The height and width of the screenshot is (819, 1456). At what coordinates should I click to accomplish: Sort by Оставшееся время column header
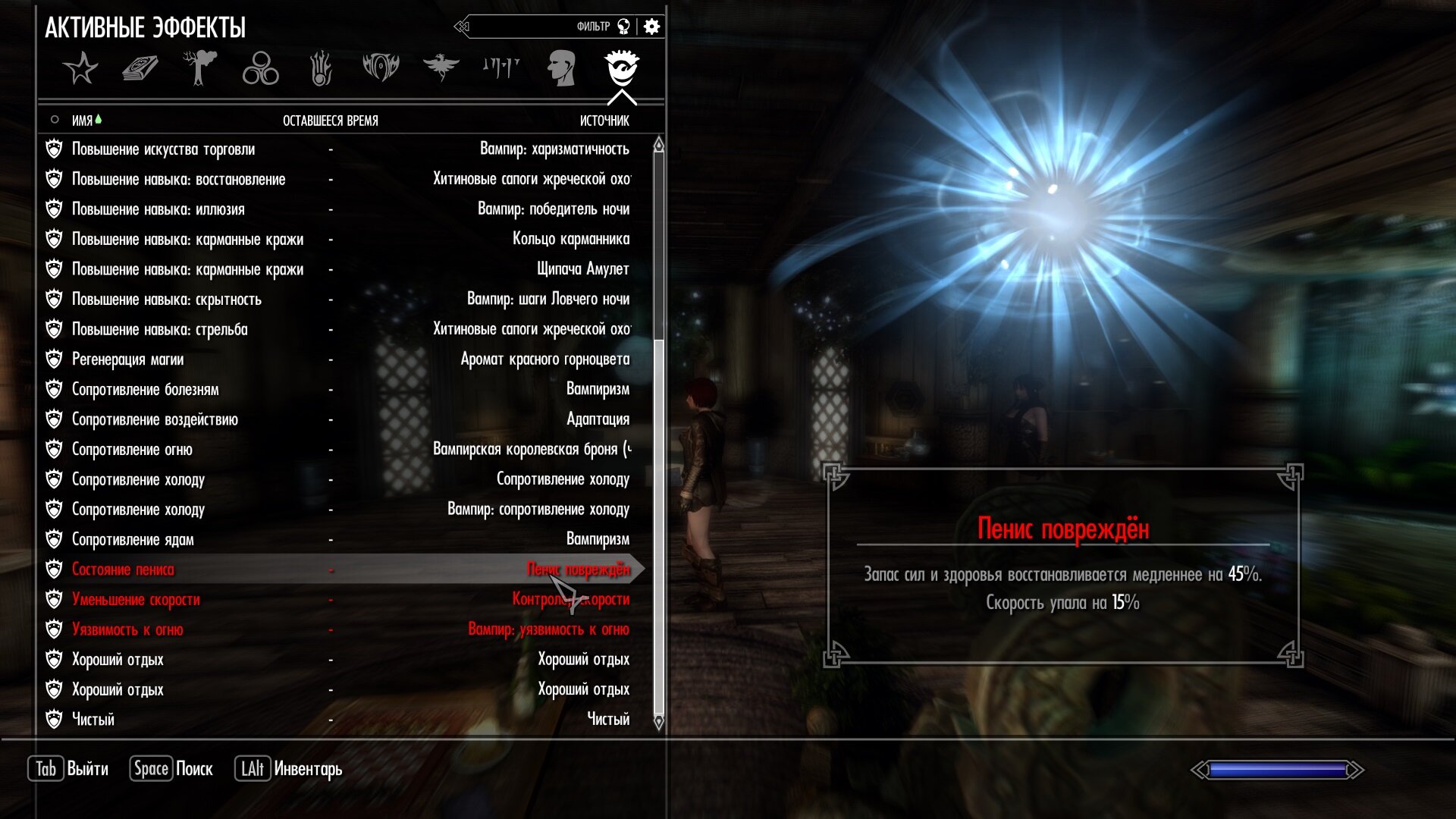coord(330,121)
